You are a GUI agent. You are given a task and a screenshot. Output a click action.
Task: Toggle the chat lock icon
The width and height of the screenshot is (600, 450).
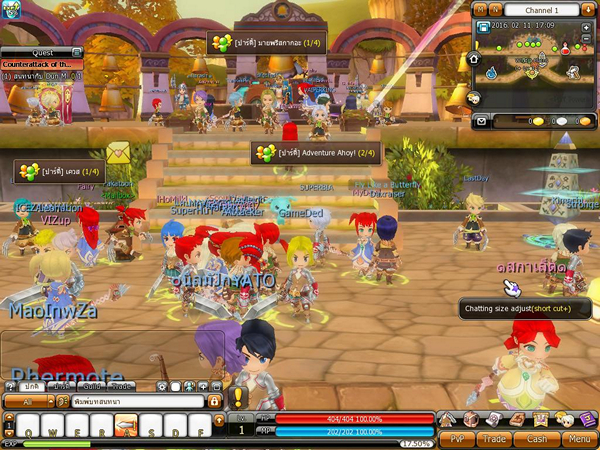coord(213,401)
